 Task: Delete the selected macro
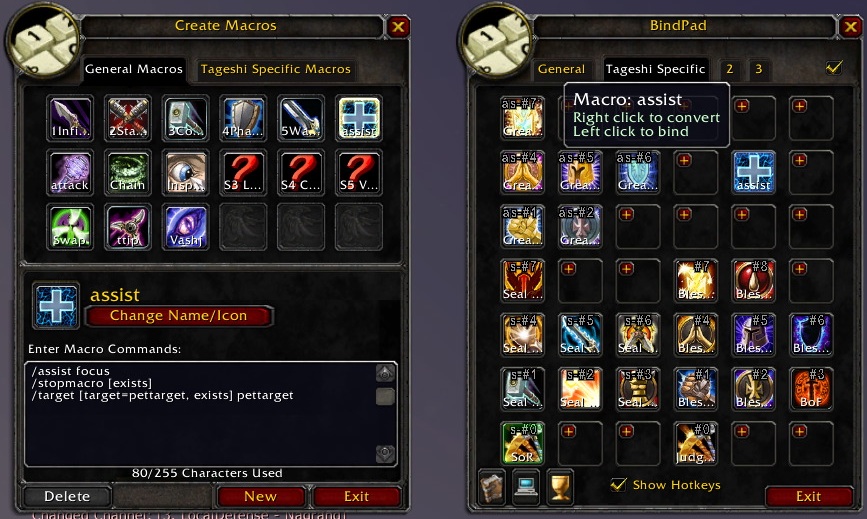(x=67, y=496)
